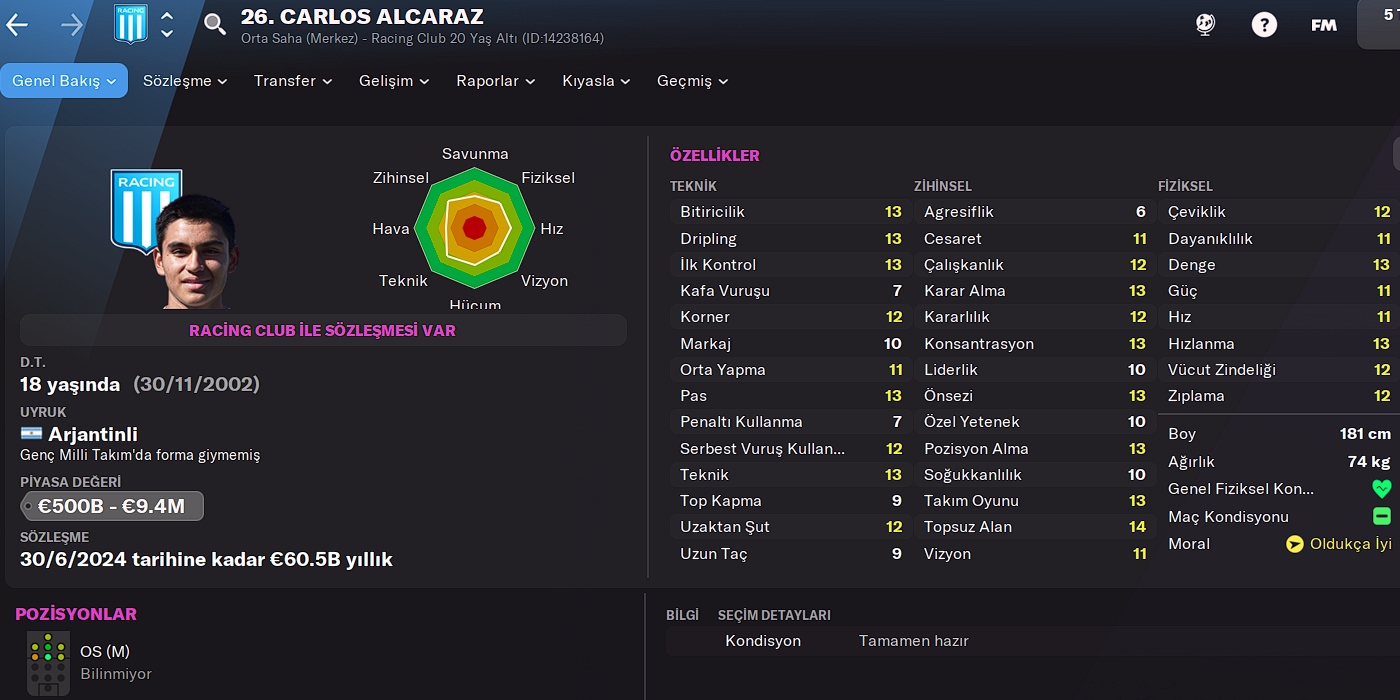Open the Geçmiş menu
Screen dimensions: 1400x700
tap(692, 81)
